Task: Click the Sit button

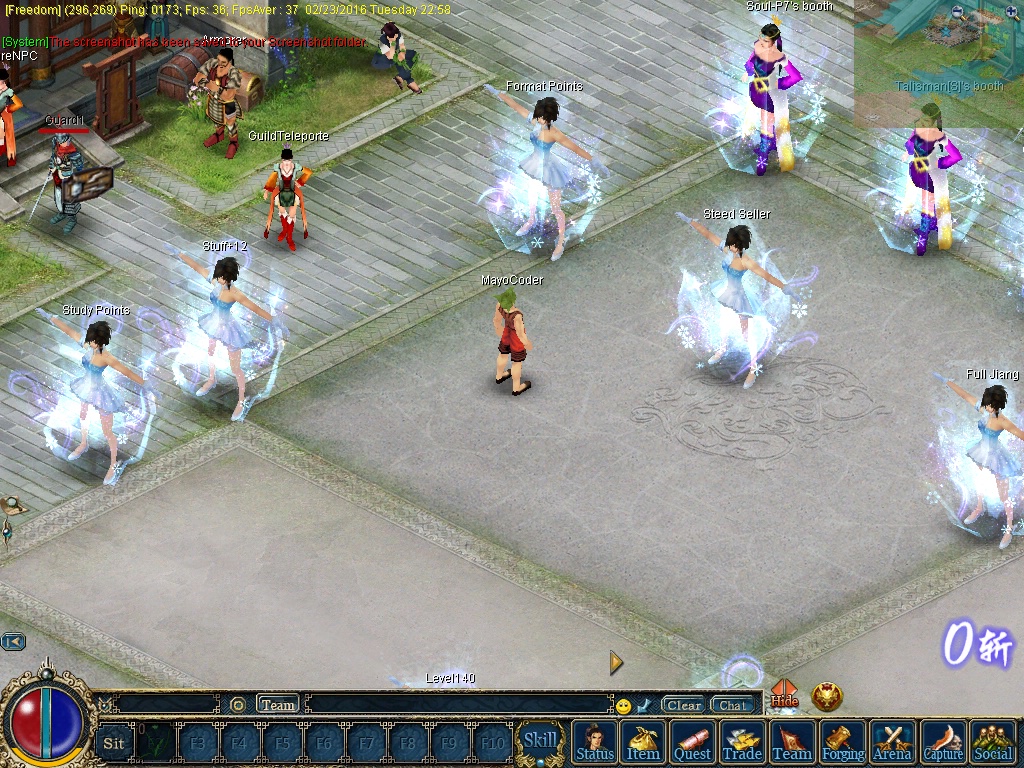Action: (114, 743)
